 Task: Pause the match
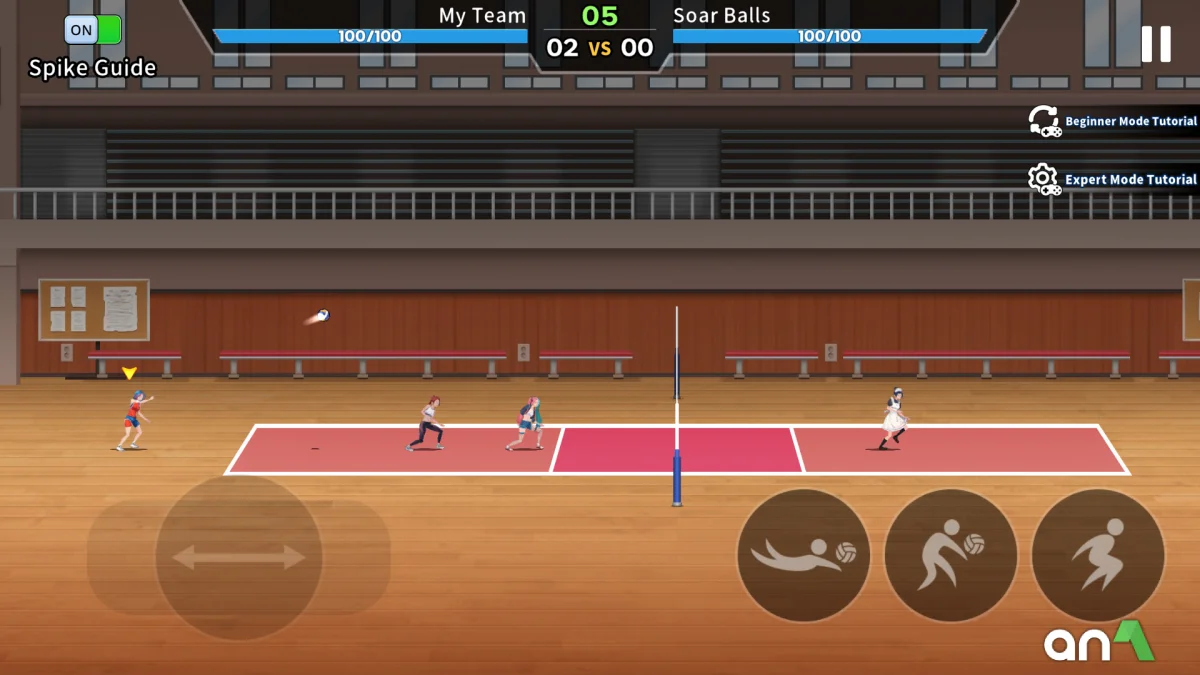(1156, 44)
